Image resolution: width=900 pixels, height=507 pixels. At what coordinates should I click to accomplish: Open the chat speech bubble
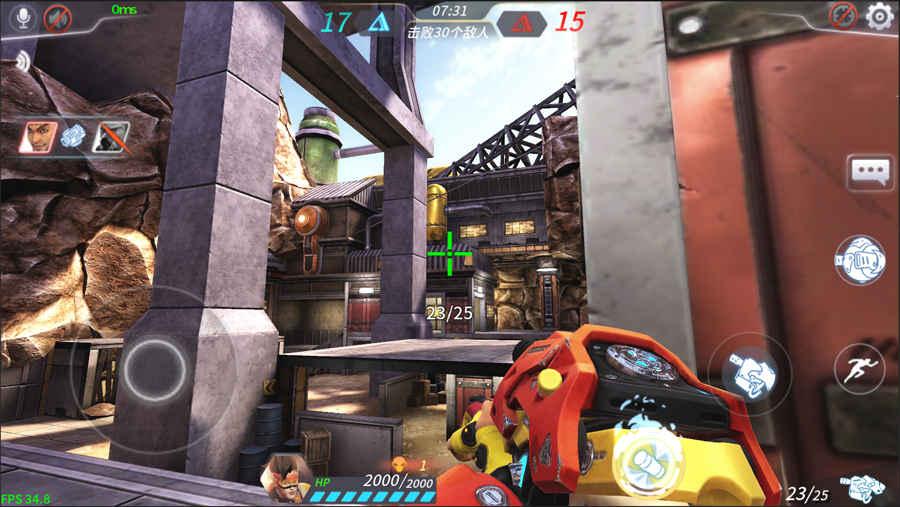tap(869, 172)
